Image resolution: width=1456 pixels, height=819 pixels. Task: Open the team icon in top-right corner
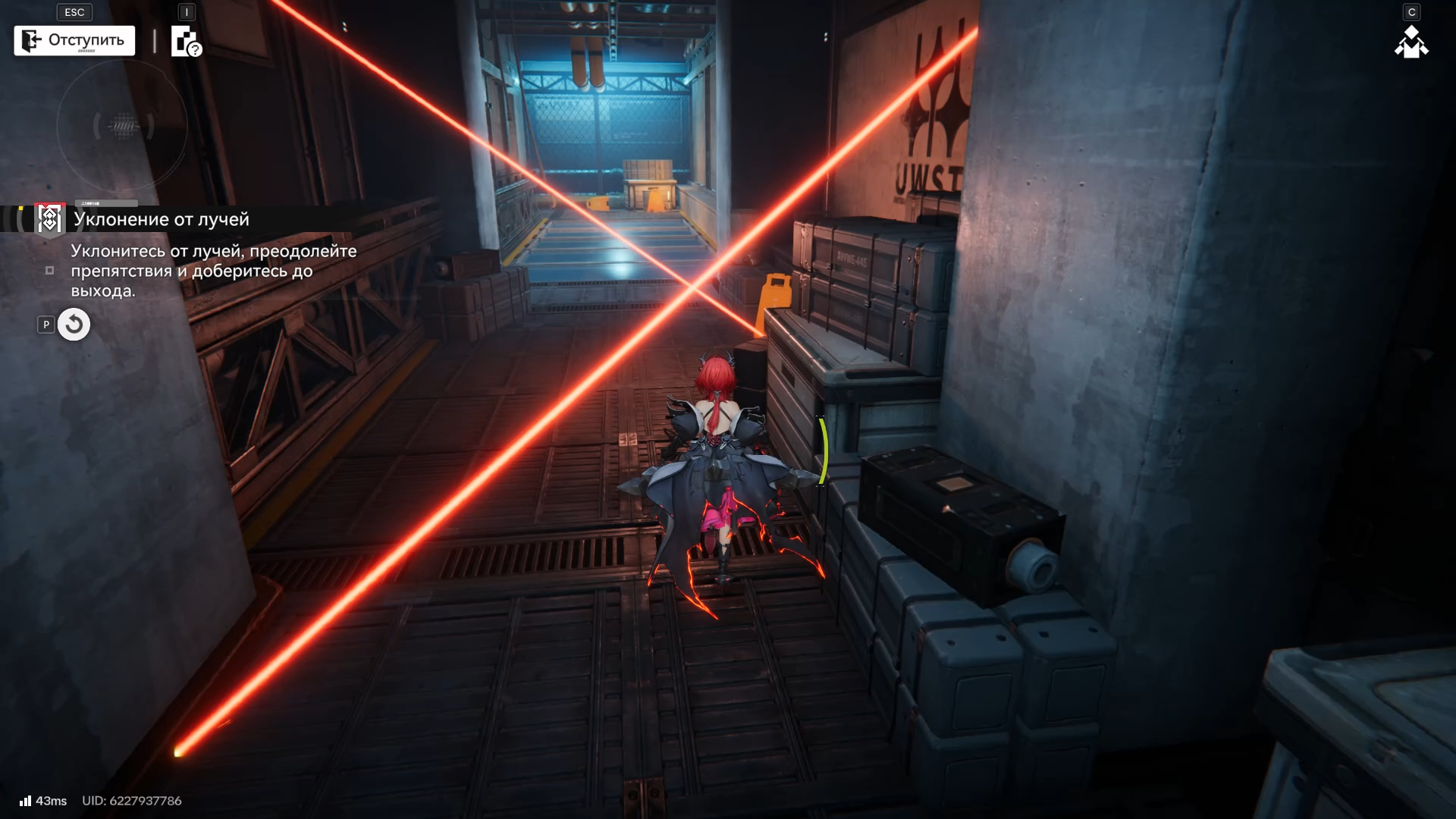click(x=1411, y=42)
